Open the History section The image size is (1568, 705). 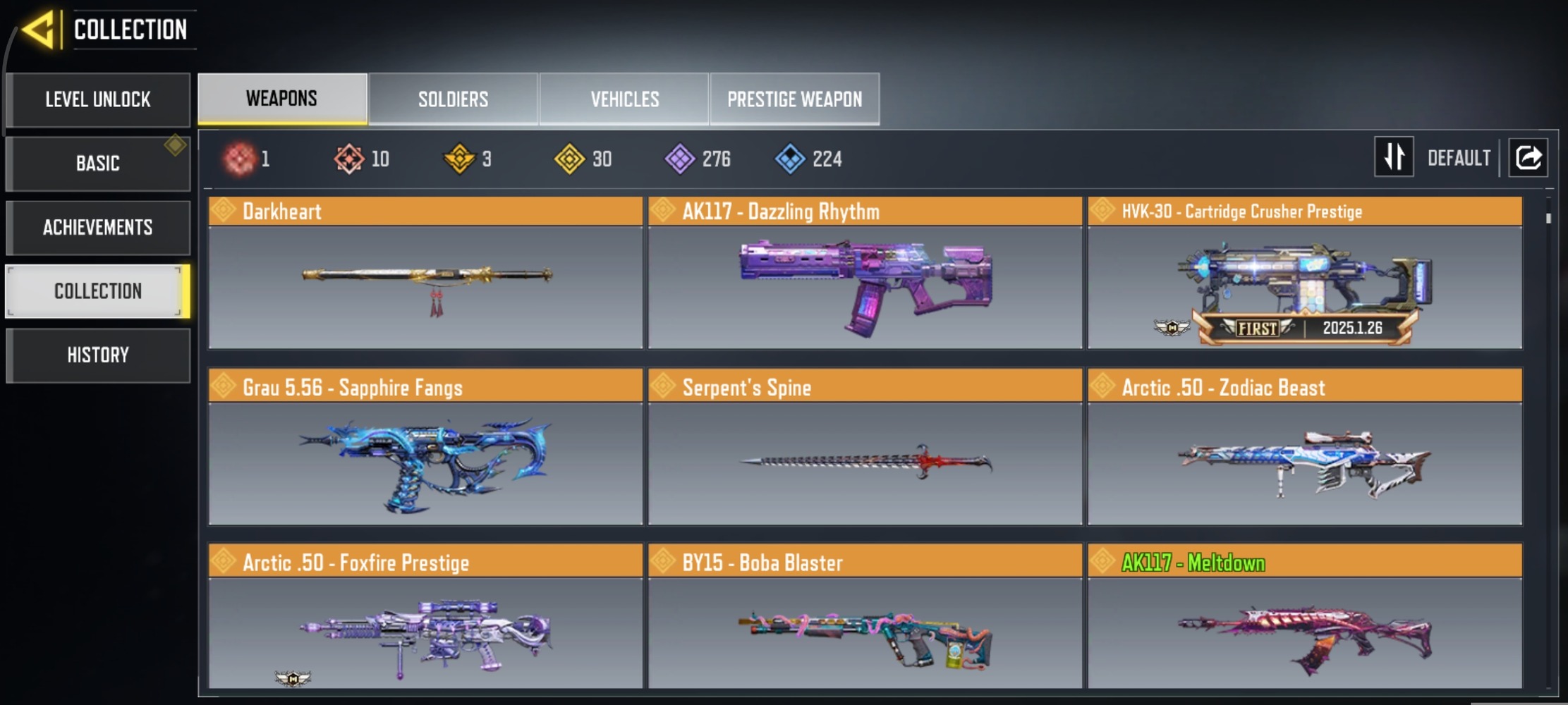[x=98, y=355]
